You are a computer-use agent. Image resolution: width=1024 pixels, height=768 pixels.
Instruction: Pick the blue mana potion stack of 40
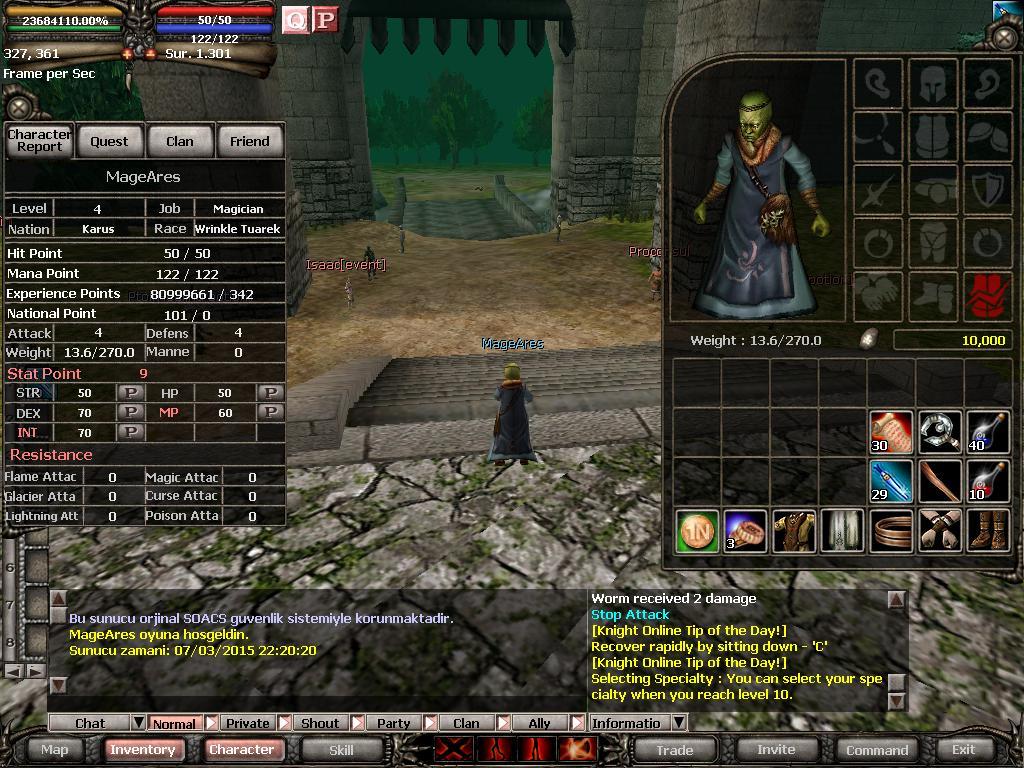pyautogui.click(x=987, y=432)
